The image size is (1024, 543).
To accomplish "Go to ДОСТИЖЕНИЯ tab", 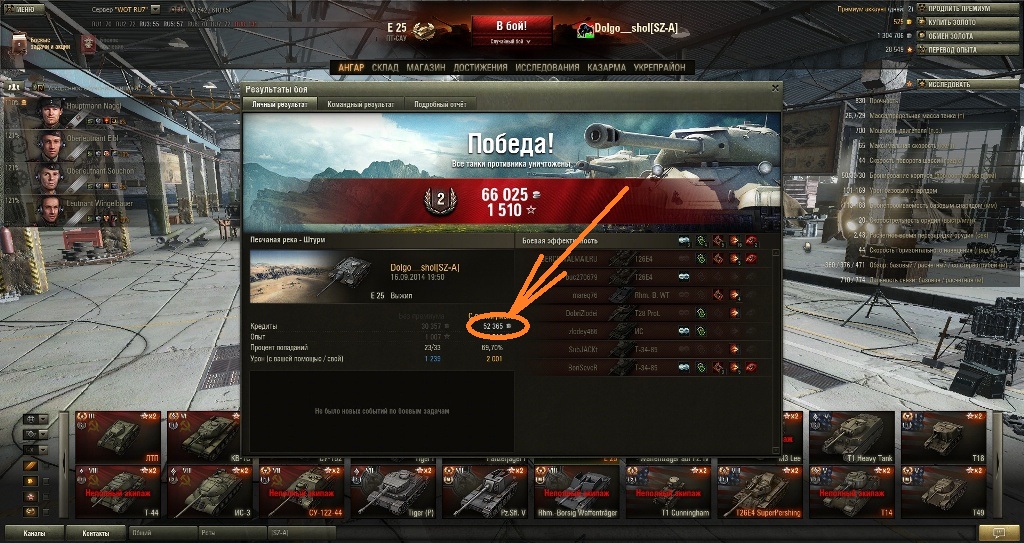I will 480,67.
